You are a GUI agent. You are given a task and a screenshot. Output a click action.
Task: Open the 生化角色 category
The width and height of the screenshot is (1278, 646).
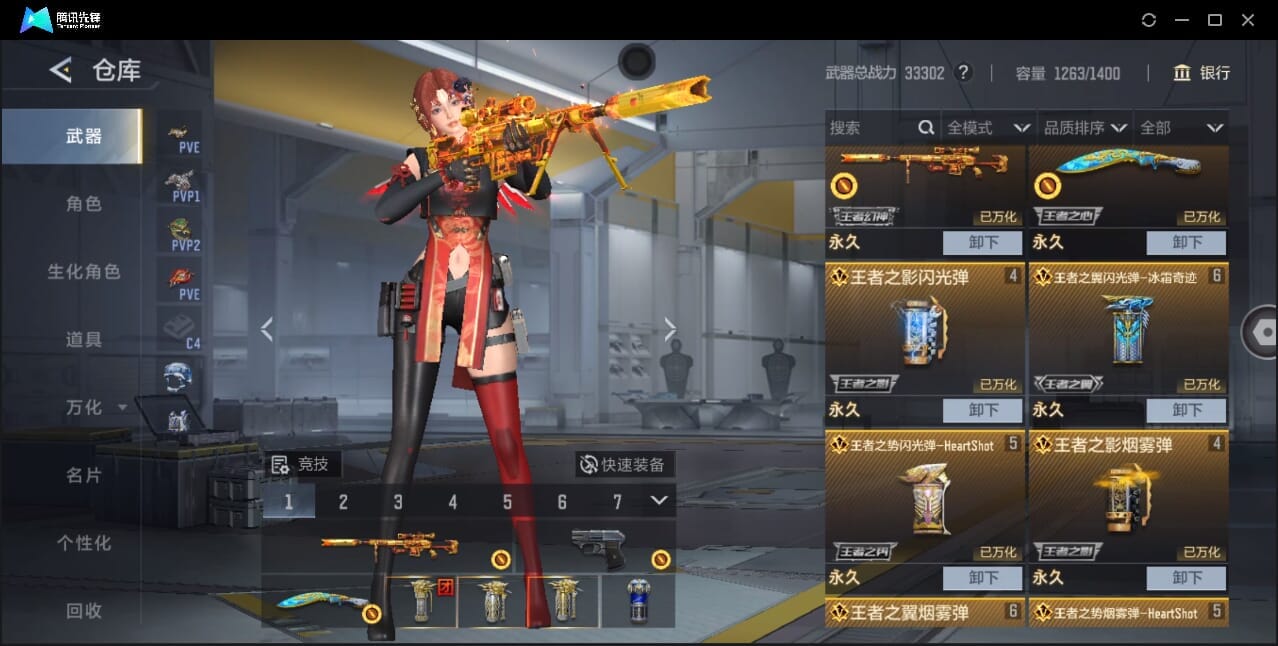coord(84,272)
